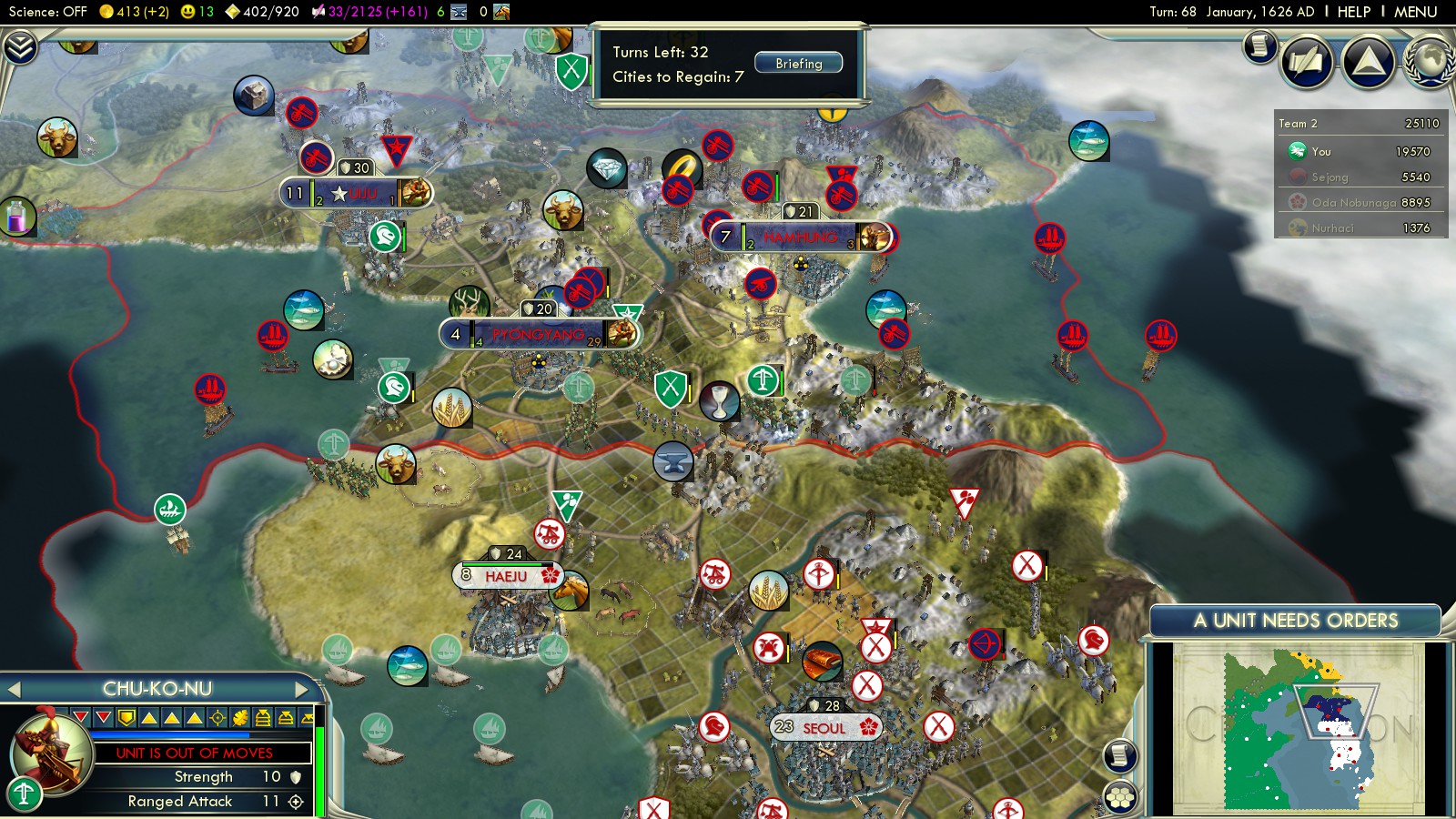The width and height of the screenshot is (1456, 819).
Task: Open the advisors quill-and-scroll button
Action: click(1307, 61)
